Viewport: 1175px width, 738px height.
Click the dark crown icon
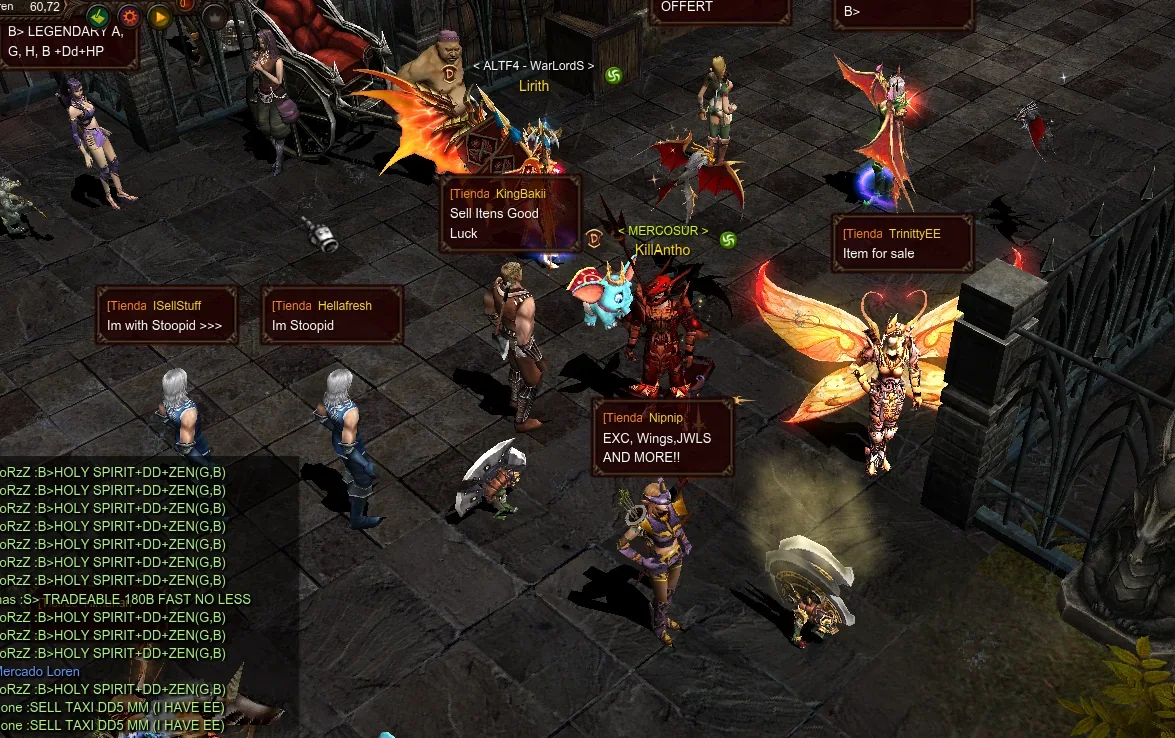pos(215,16)
